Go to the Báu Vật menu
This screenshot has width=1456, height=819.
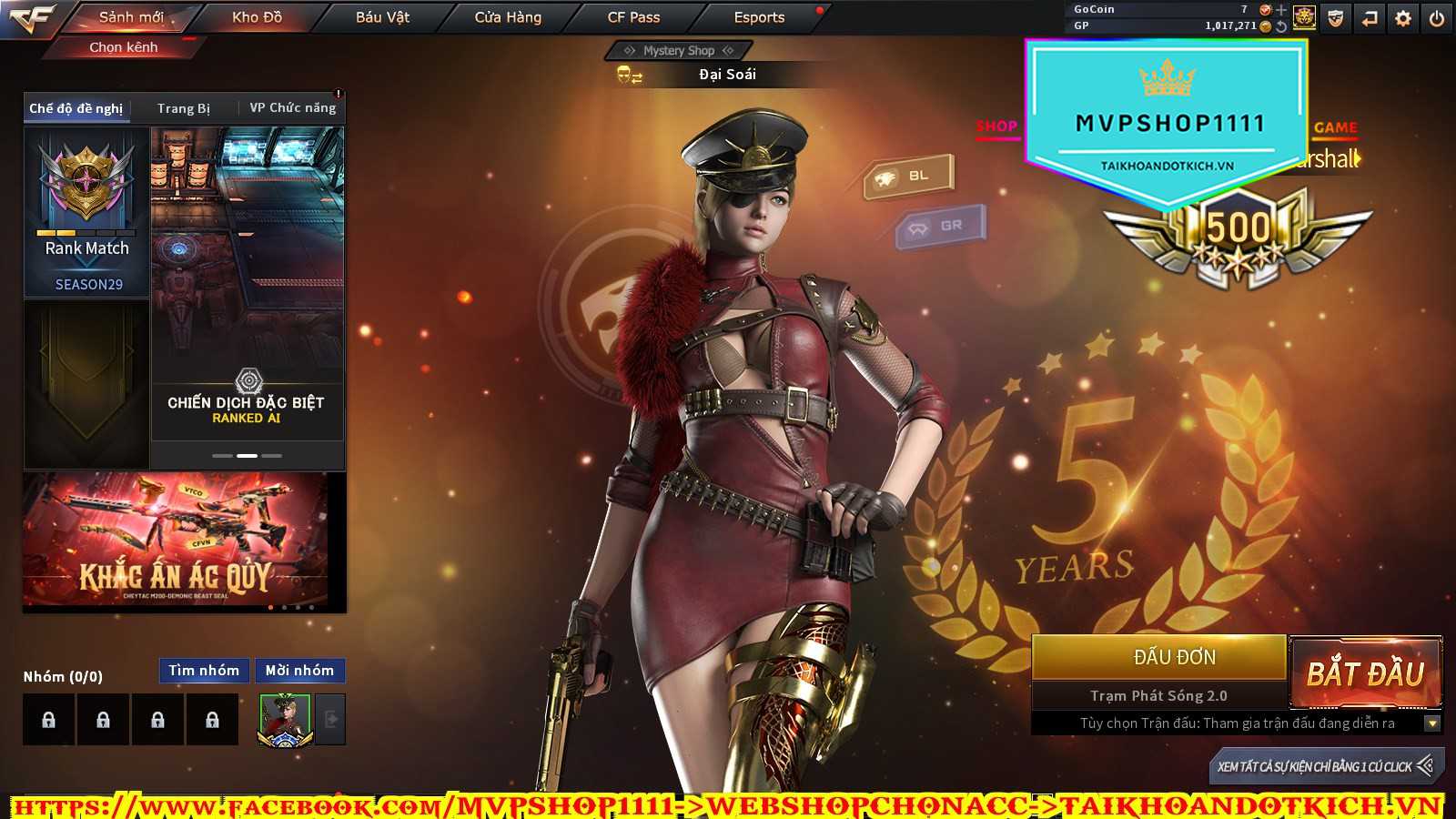382,17
